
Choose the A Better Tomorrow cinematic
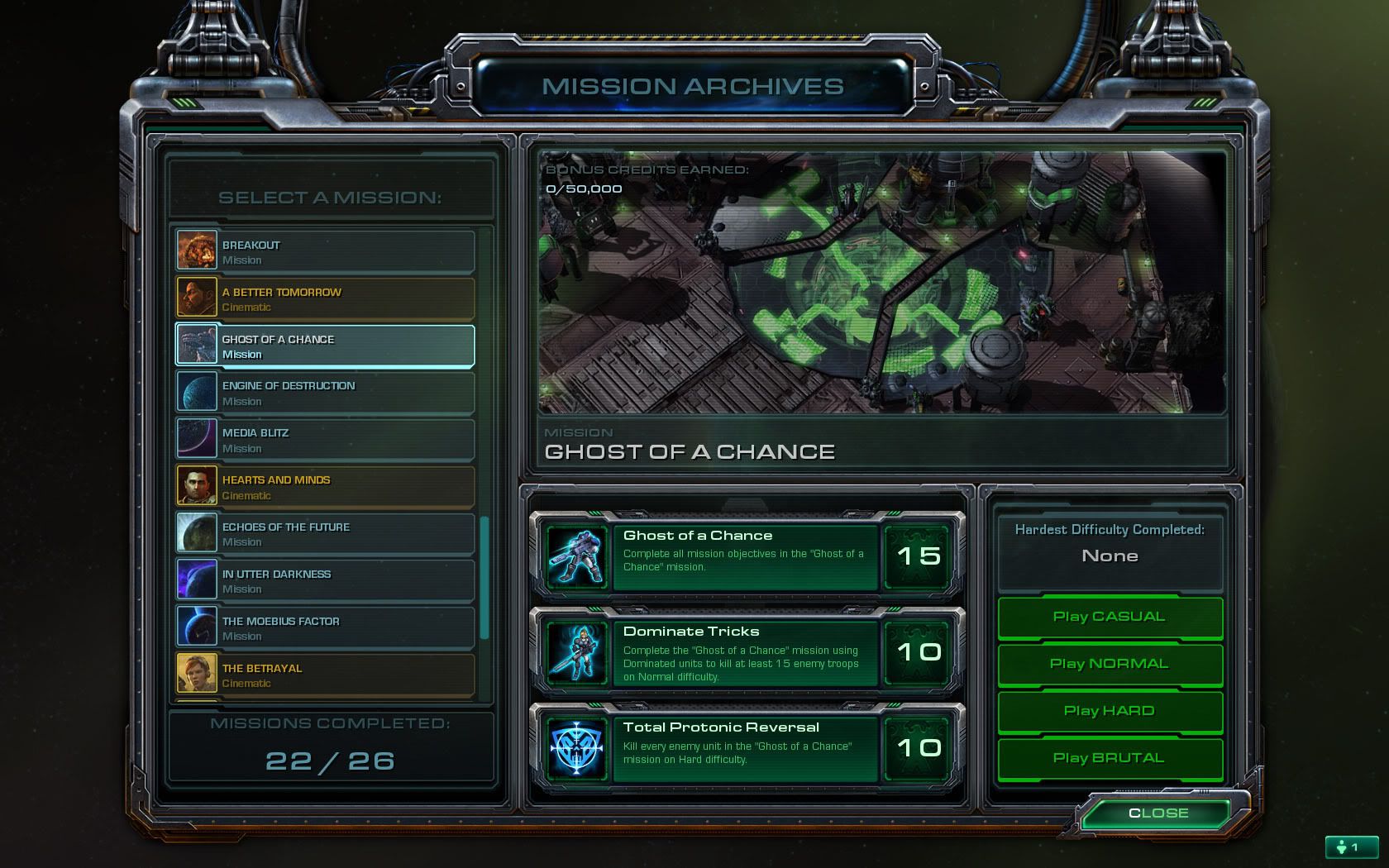tap(325, 298)
